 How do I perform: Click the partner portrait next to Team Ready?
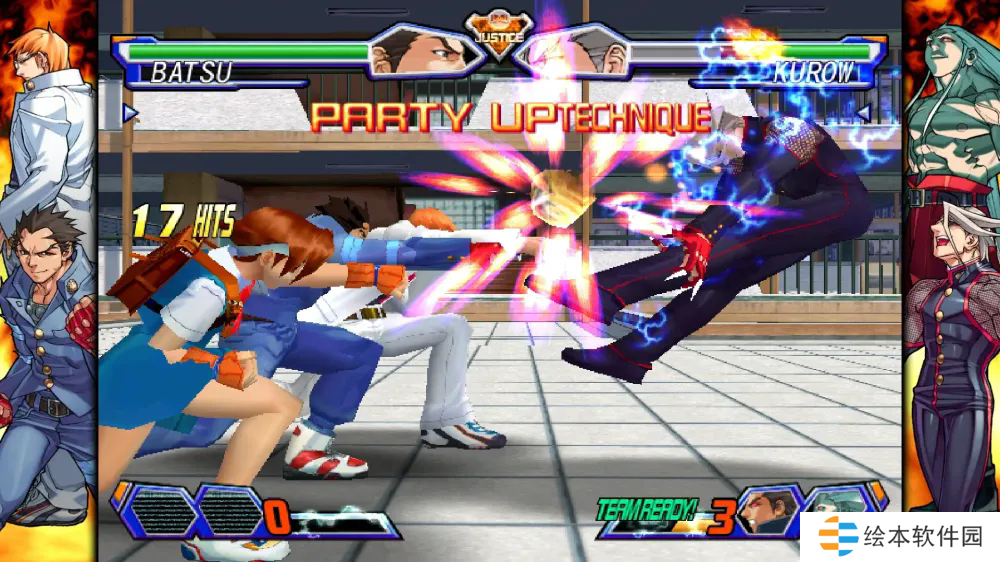[x=768, y=512]
